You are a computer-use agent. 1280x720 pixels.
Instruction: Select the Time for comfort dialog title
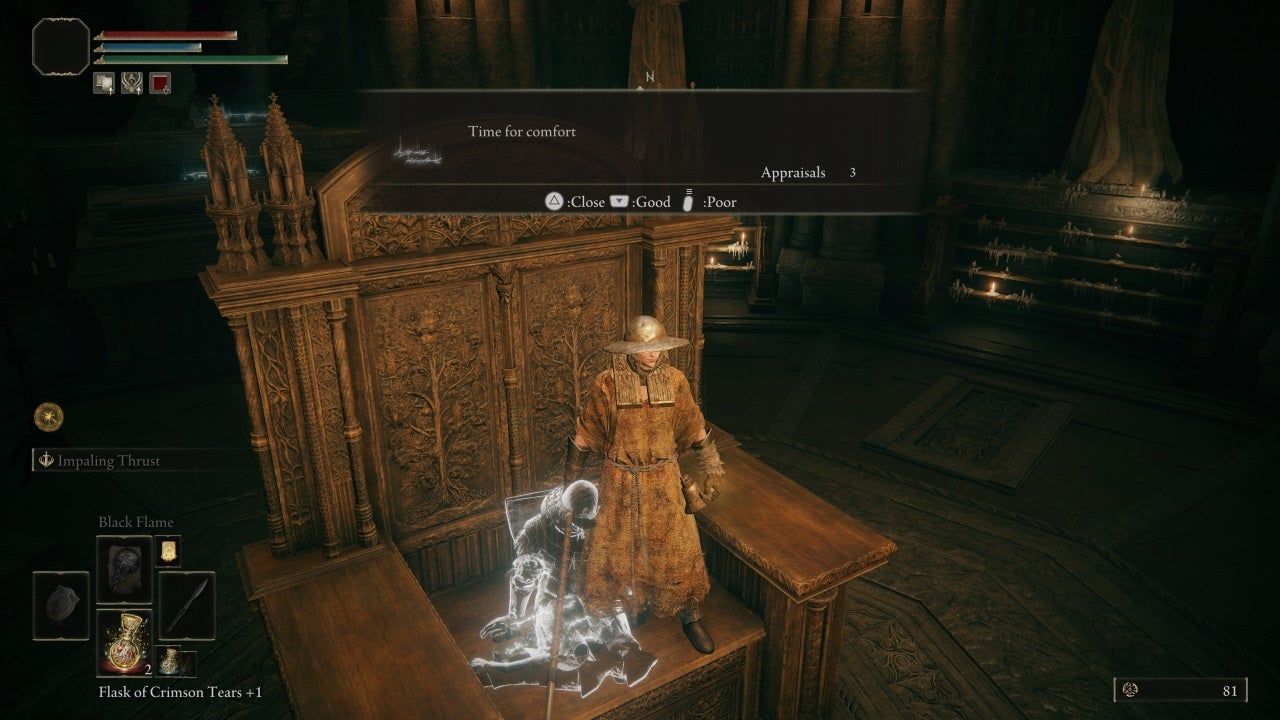tap(521, 131)
